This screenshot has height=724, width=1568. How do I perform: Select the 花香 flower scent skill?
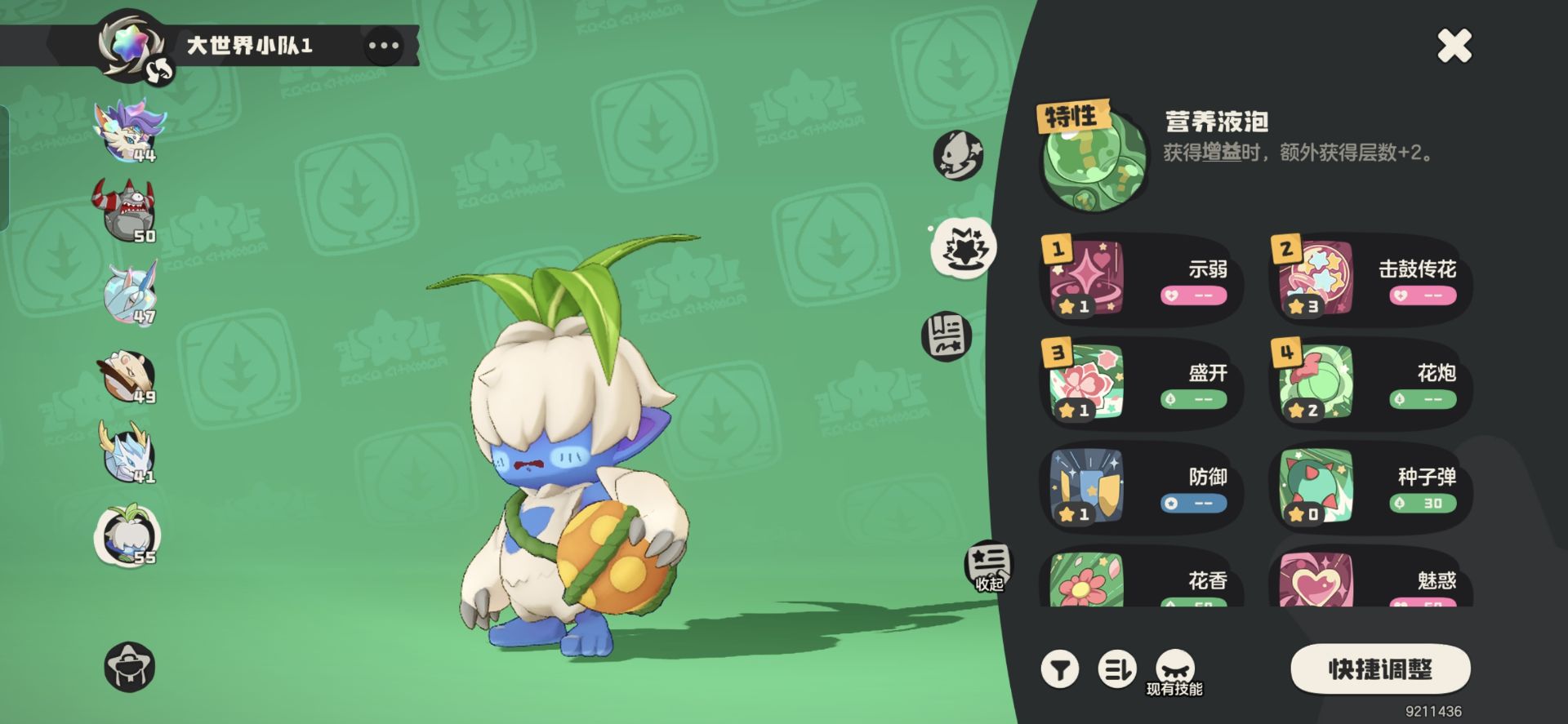click(1141, 581)
